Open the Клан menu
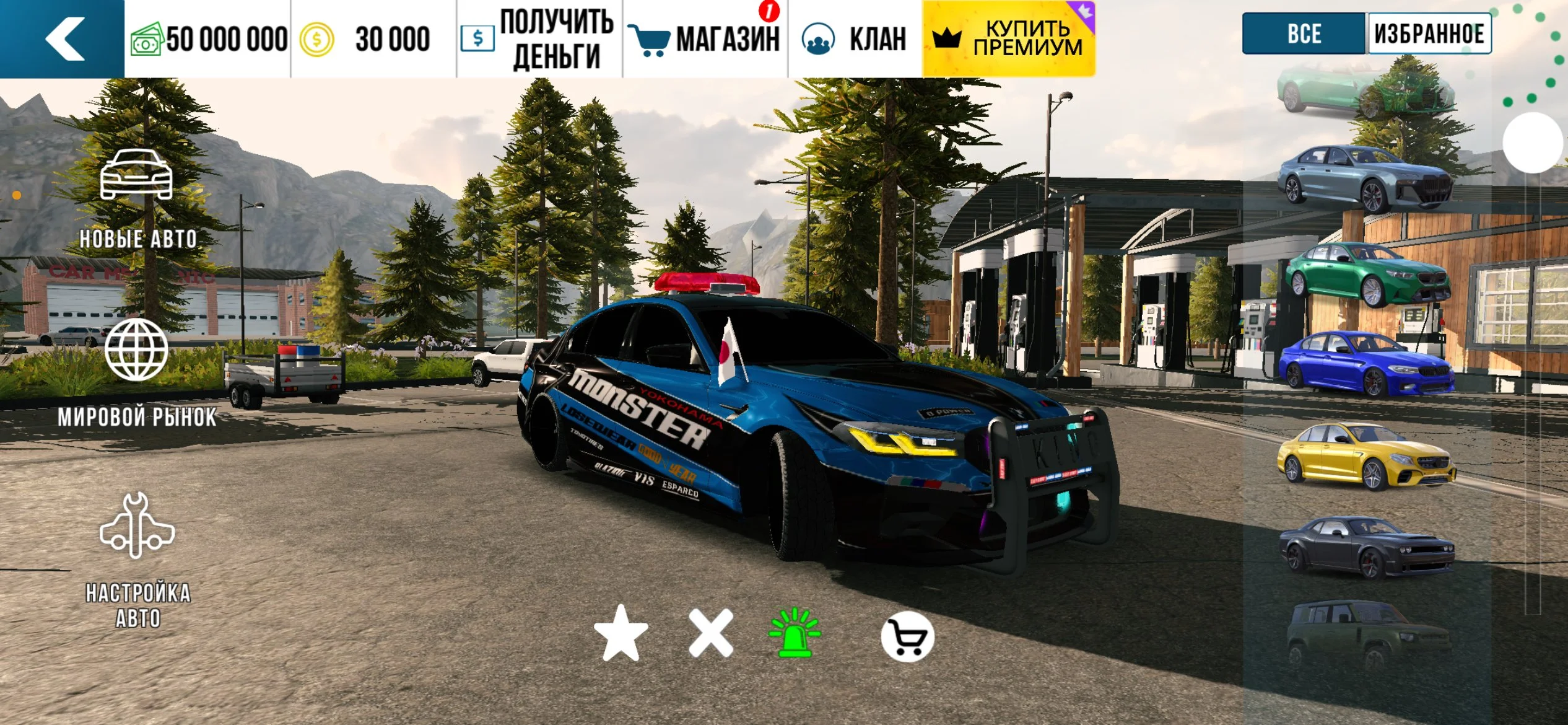This screenshot has height=725, width=1568. point(855,39)
